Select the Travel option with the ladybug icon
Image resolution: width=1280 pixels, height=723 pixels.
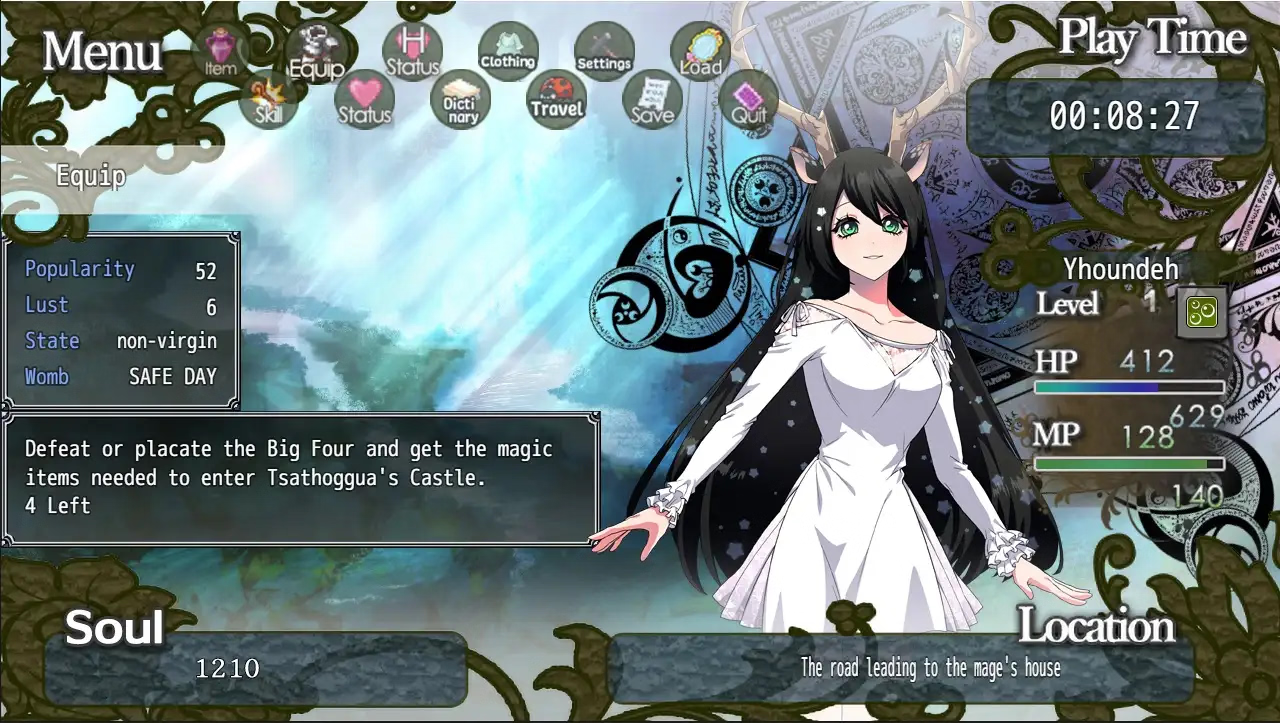tap(556, 100)
